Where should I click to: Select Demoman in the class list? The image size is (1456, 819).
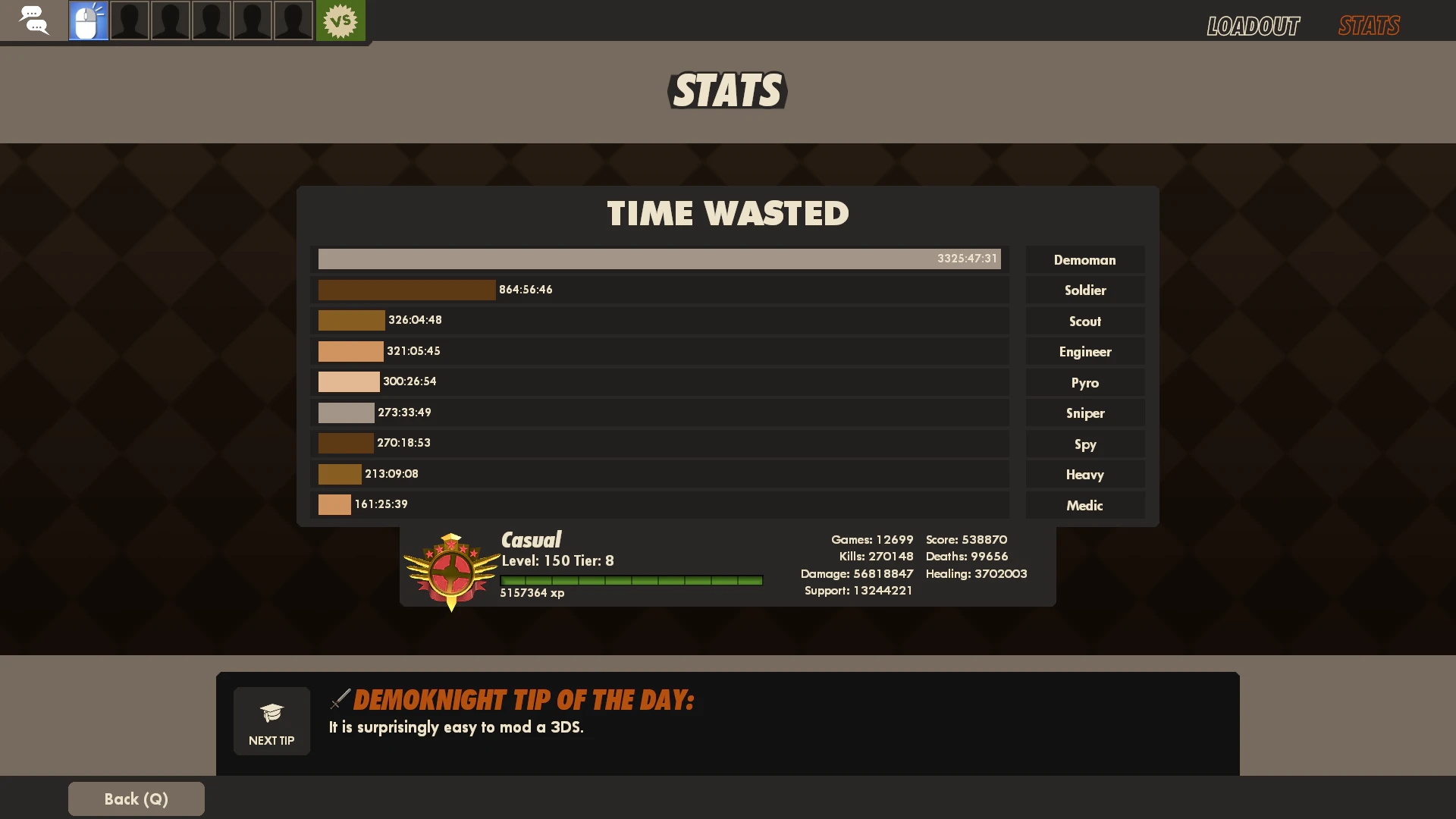[1085, 259]
